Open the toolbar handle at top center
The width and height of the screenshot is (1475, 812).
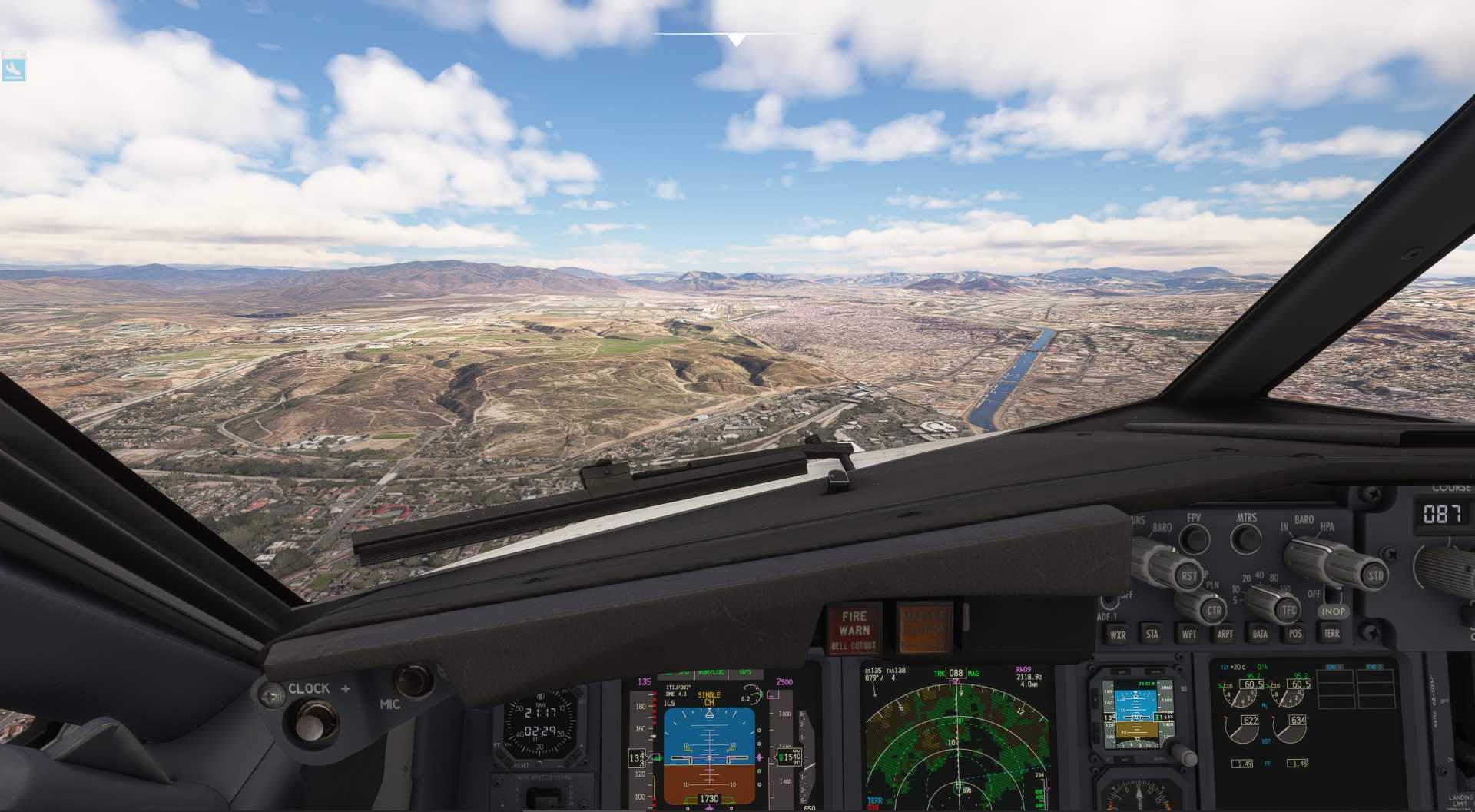pyautogui.click(x=736, y=40)
